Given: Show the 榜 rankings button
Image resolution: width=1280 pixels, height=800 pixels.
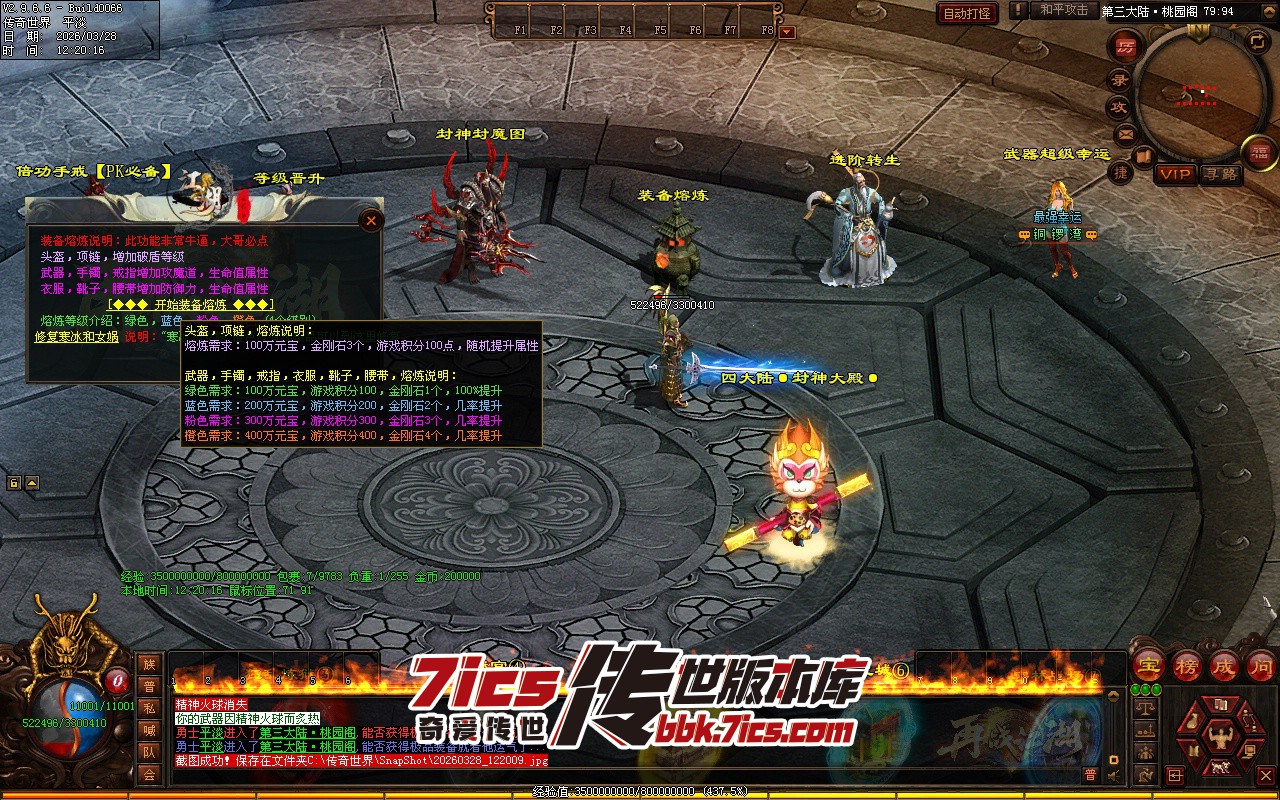Looking at the screenshot, I should pyautogui.click(x=1187, y=665).
